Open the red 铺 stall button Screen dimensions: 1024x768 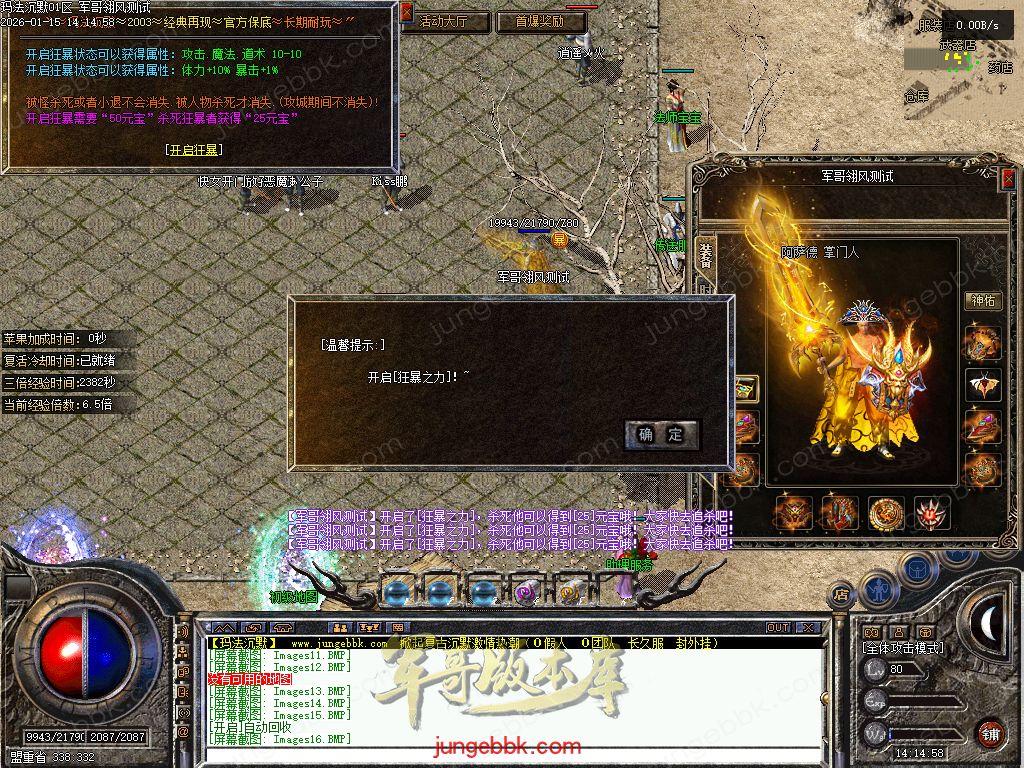point(990,733)
